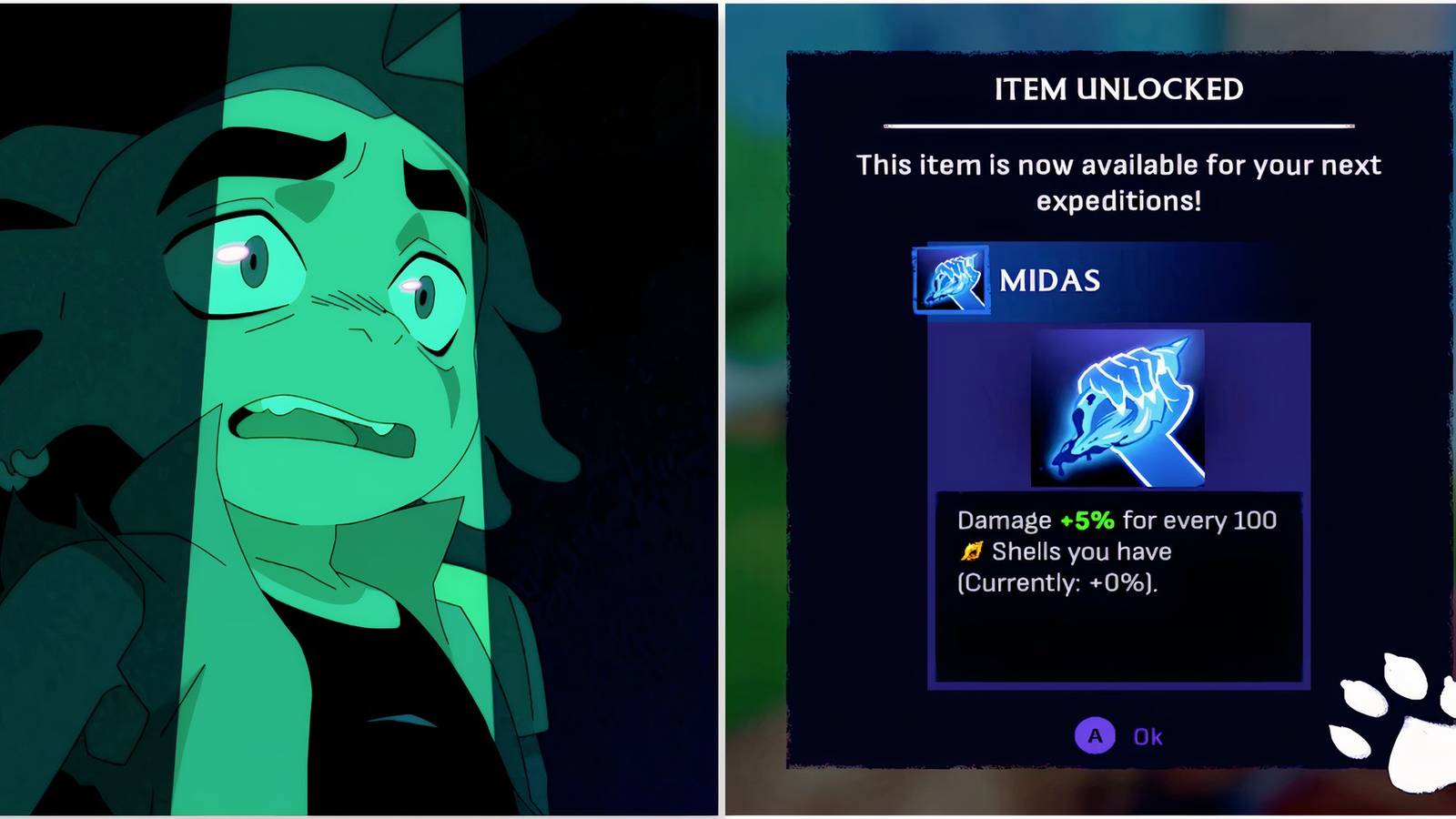The image size is (1456, 819).
Task: Click the word Damage in the description
Action: tap(1003, 520)
